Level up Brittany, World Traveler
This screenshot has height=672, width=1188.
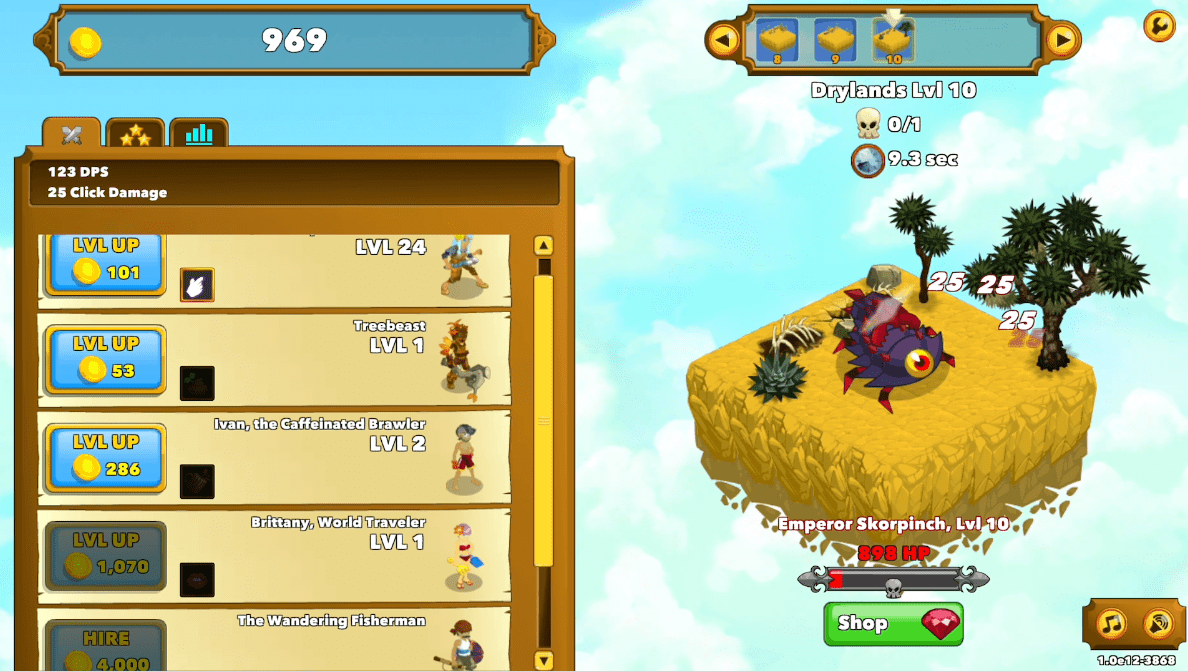click(x=105, y=555)
